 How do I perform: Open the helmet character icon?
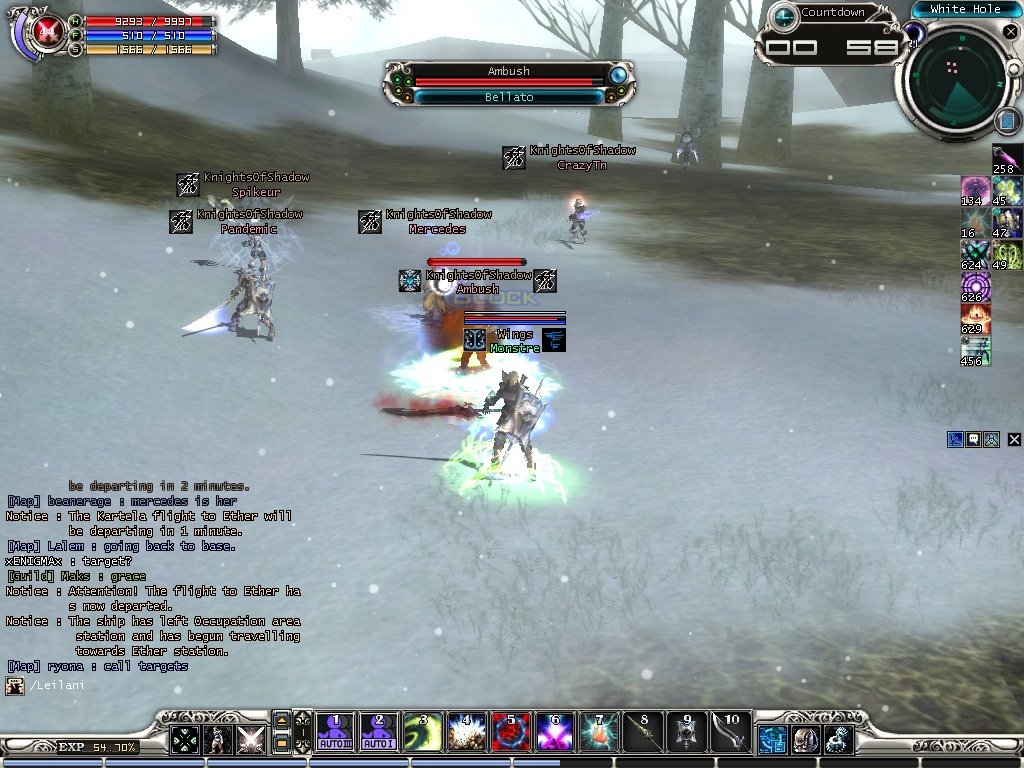coord(806,740)
